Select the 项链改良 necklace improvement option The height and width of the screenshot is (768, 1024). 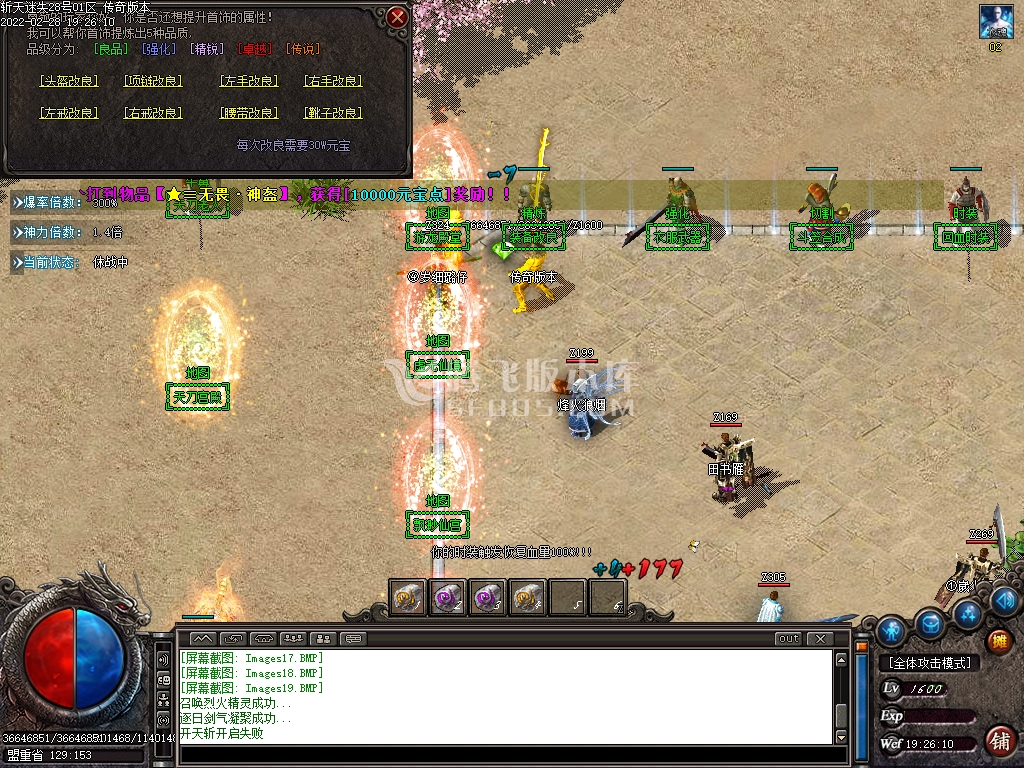153,81
